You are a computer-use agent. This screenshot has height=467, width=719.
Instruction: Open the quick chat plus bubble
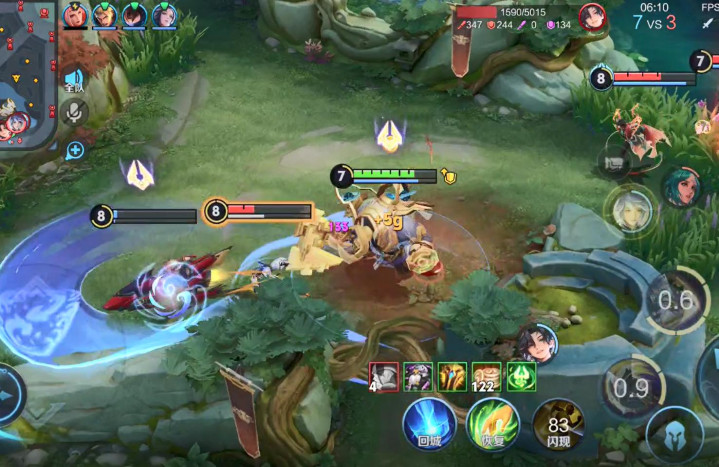click(x=75, y=150)
